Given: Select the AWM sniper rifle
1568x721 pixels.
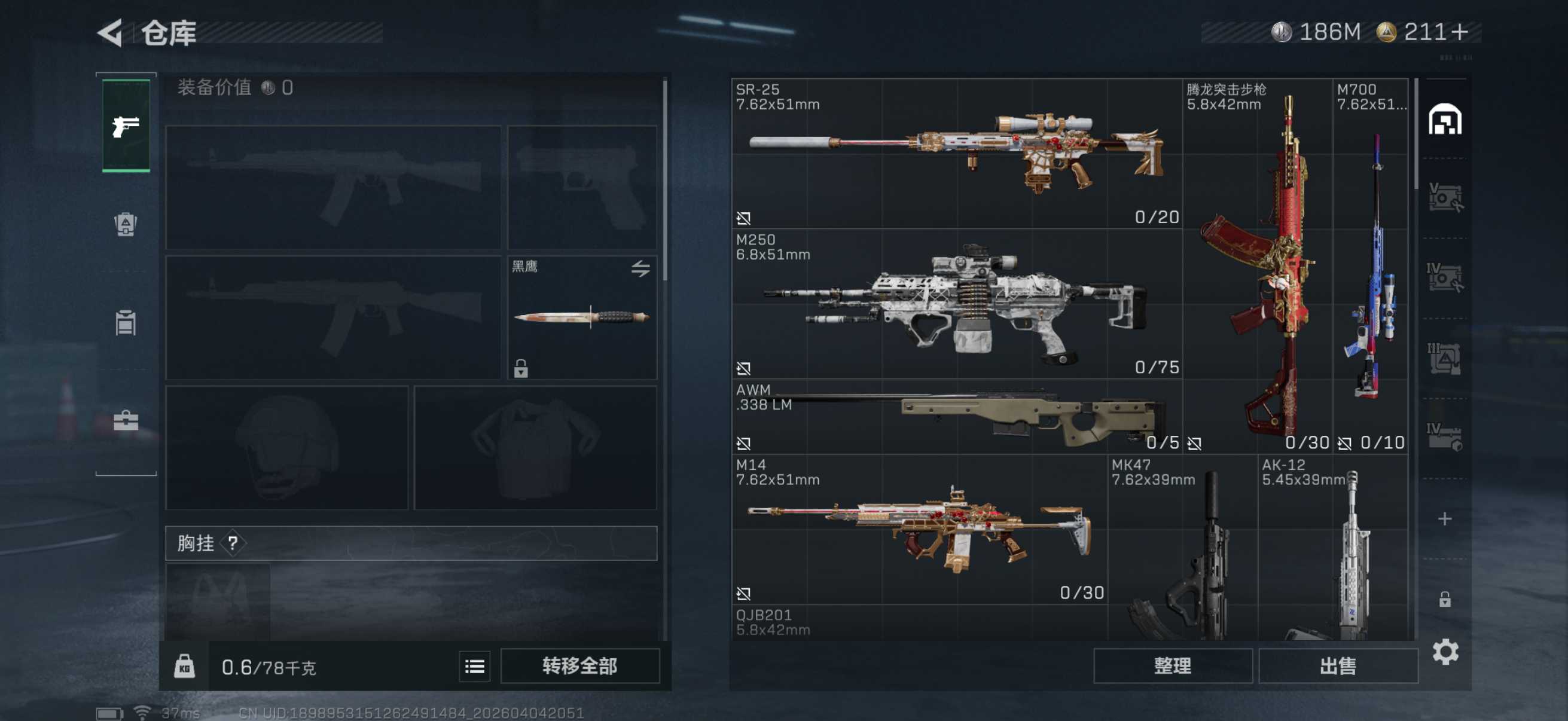Looking at the screenshot, I should [x=956, y=417].
